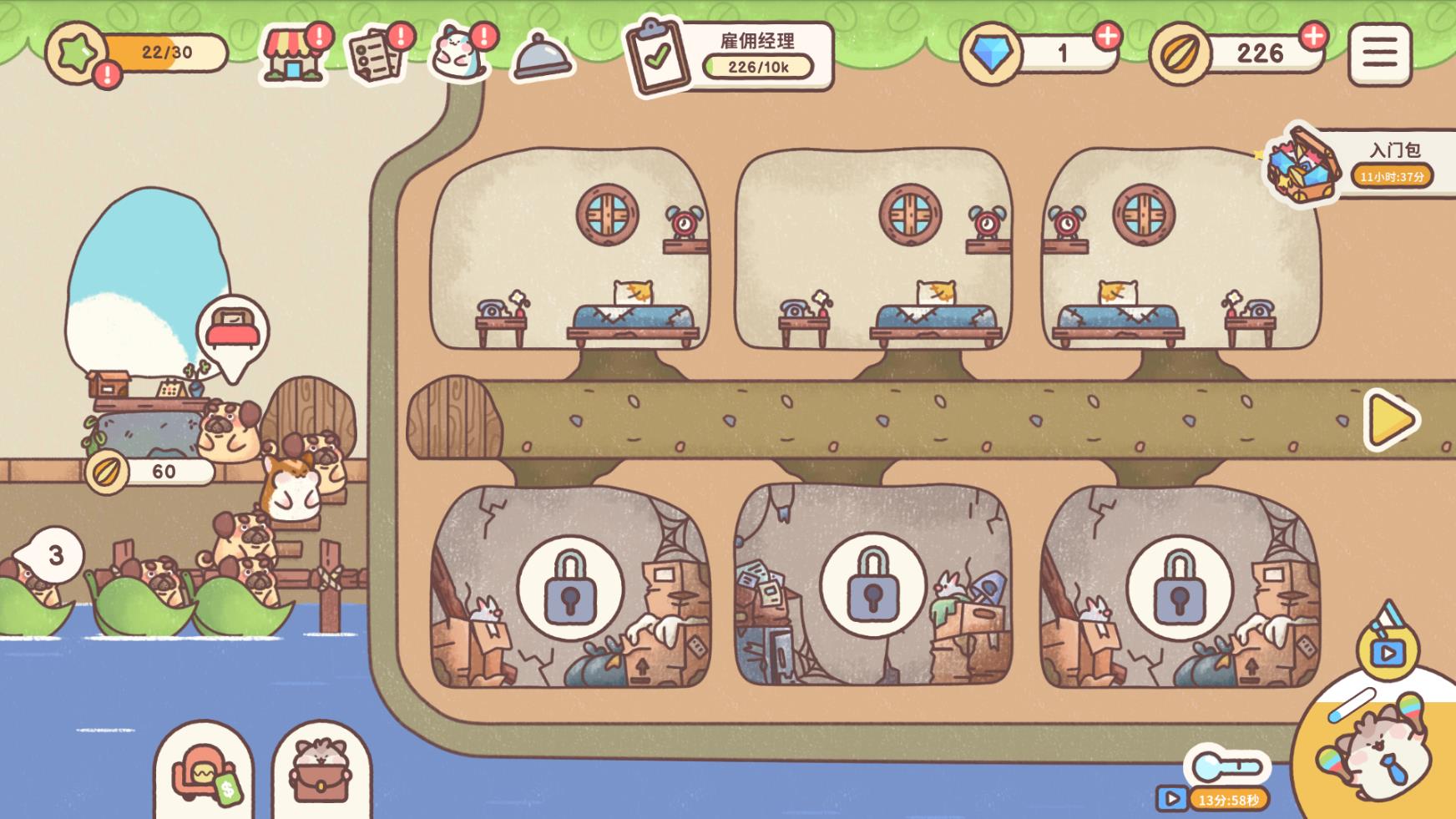
Task: Add more diamonds with plus button
Action: (x=1107, y=36)
